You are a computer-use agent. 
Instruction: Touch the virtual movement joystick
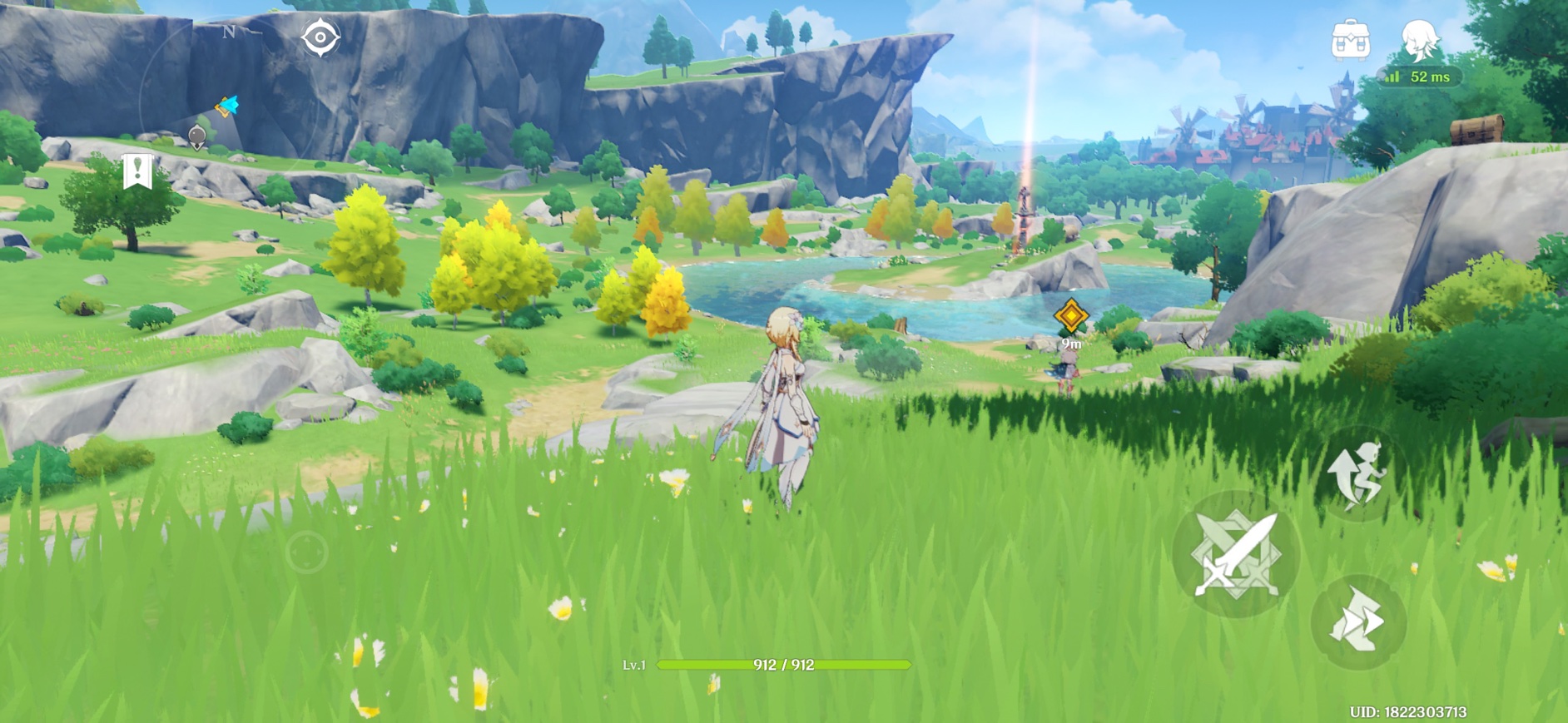point(306,552)
